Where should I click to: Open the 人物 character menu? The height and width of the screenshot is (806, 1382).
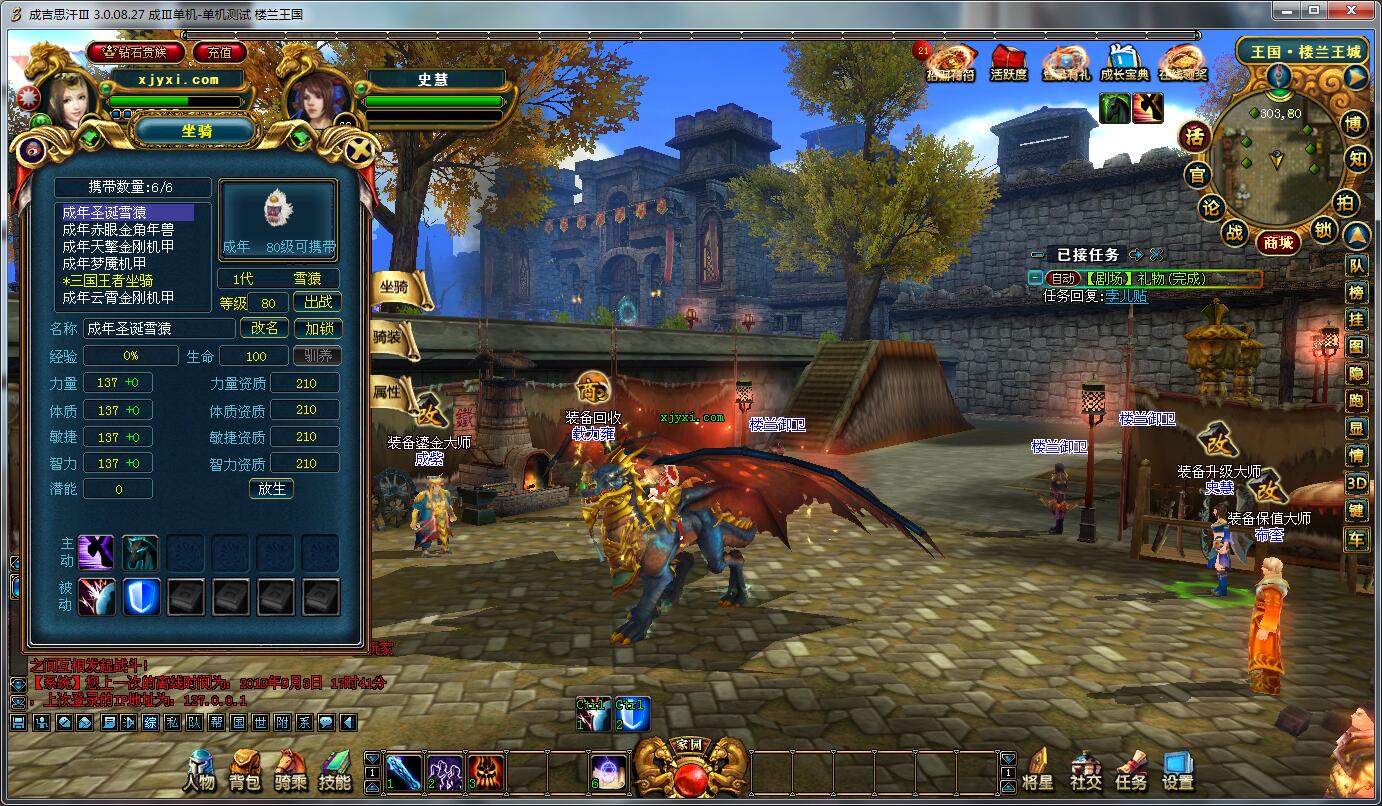tap(199, 771)
